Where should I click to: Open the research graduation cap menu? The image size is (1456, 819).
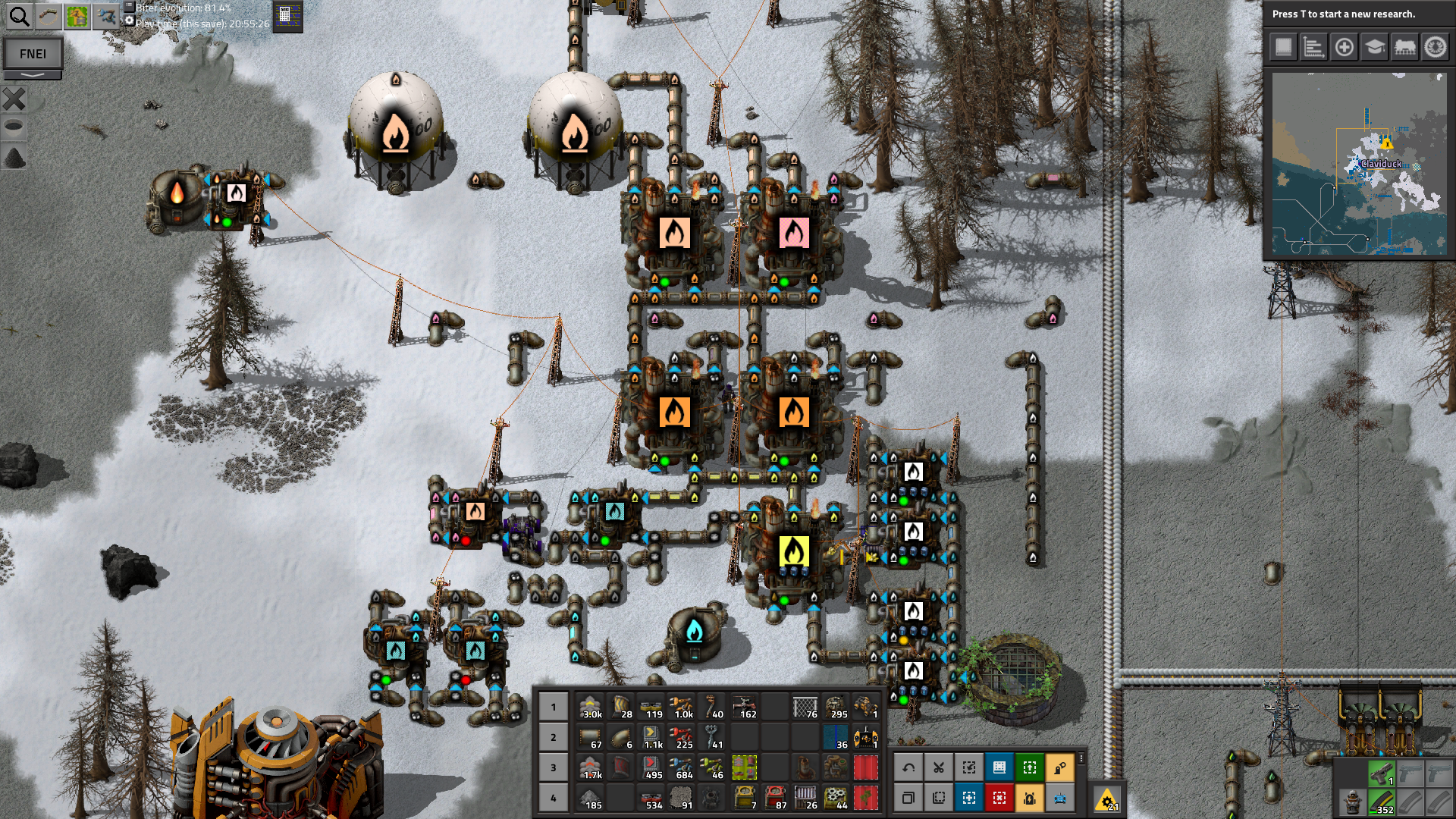point(1374,47)
